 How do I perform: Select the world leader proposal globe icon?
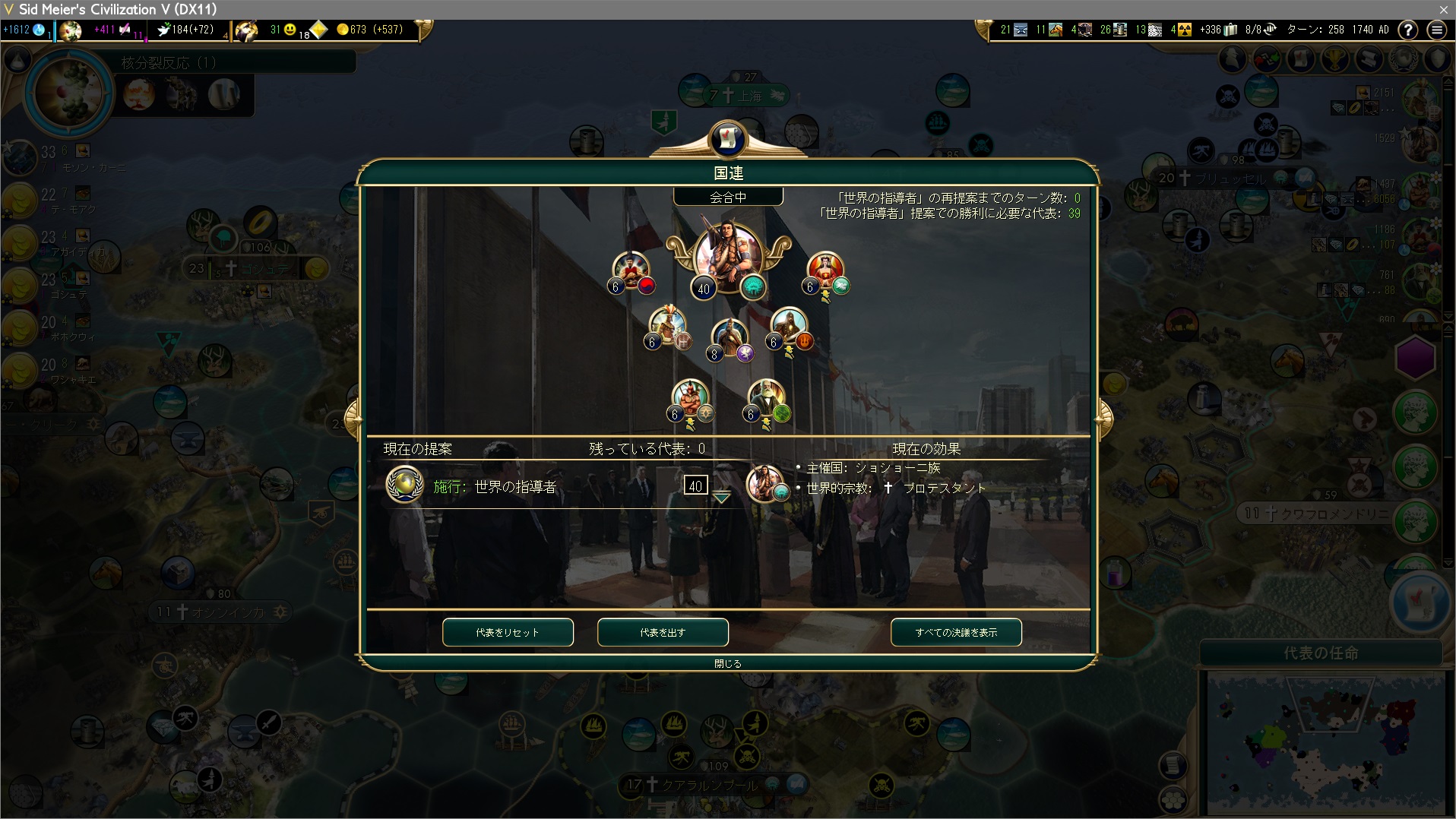[404, 485]
